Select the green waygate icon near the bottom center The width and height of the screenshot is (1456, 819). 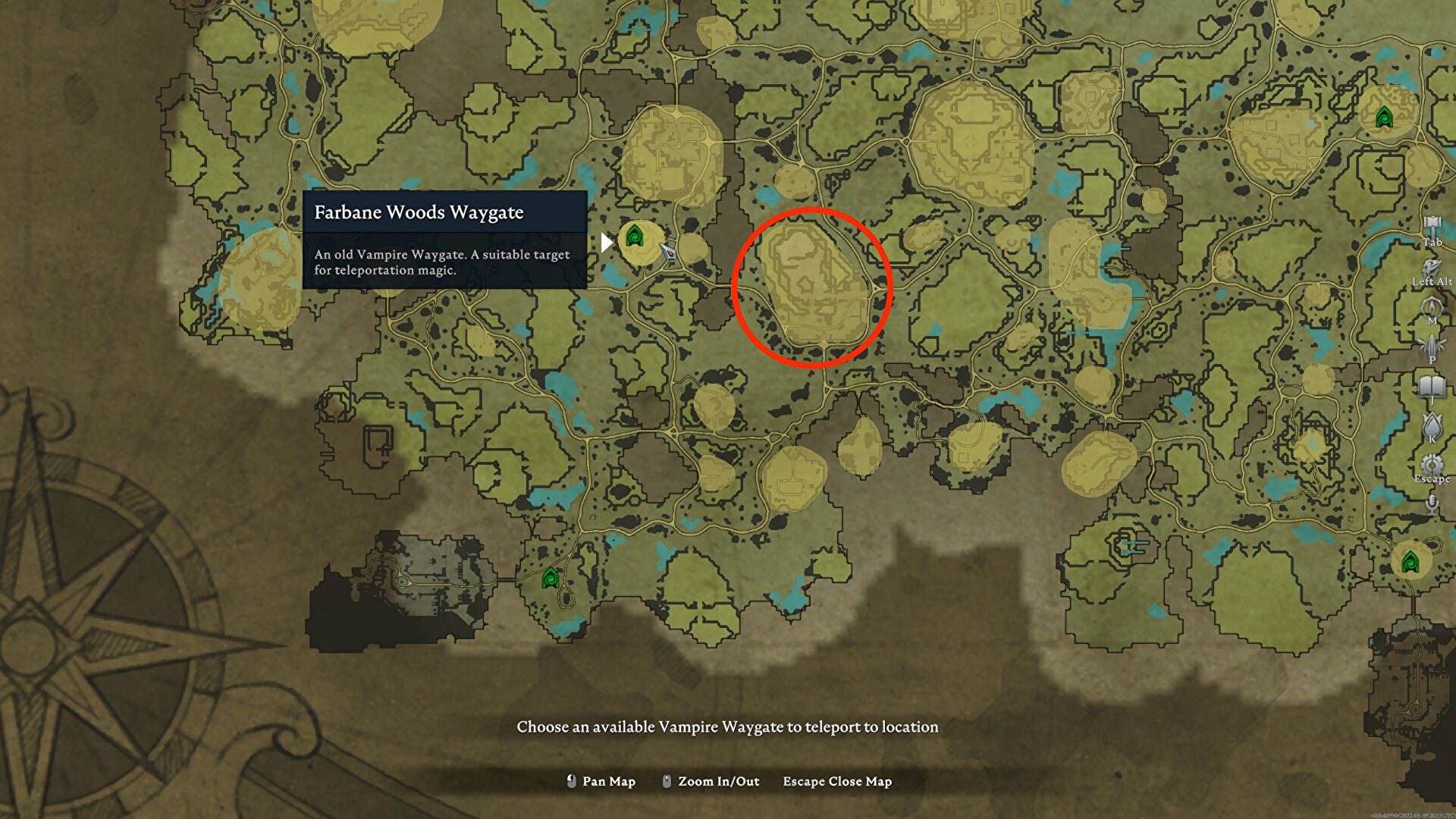(x=551, y=576)
